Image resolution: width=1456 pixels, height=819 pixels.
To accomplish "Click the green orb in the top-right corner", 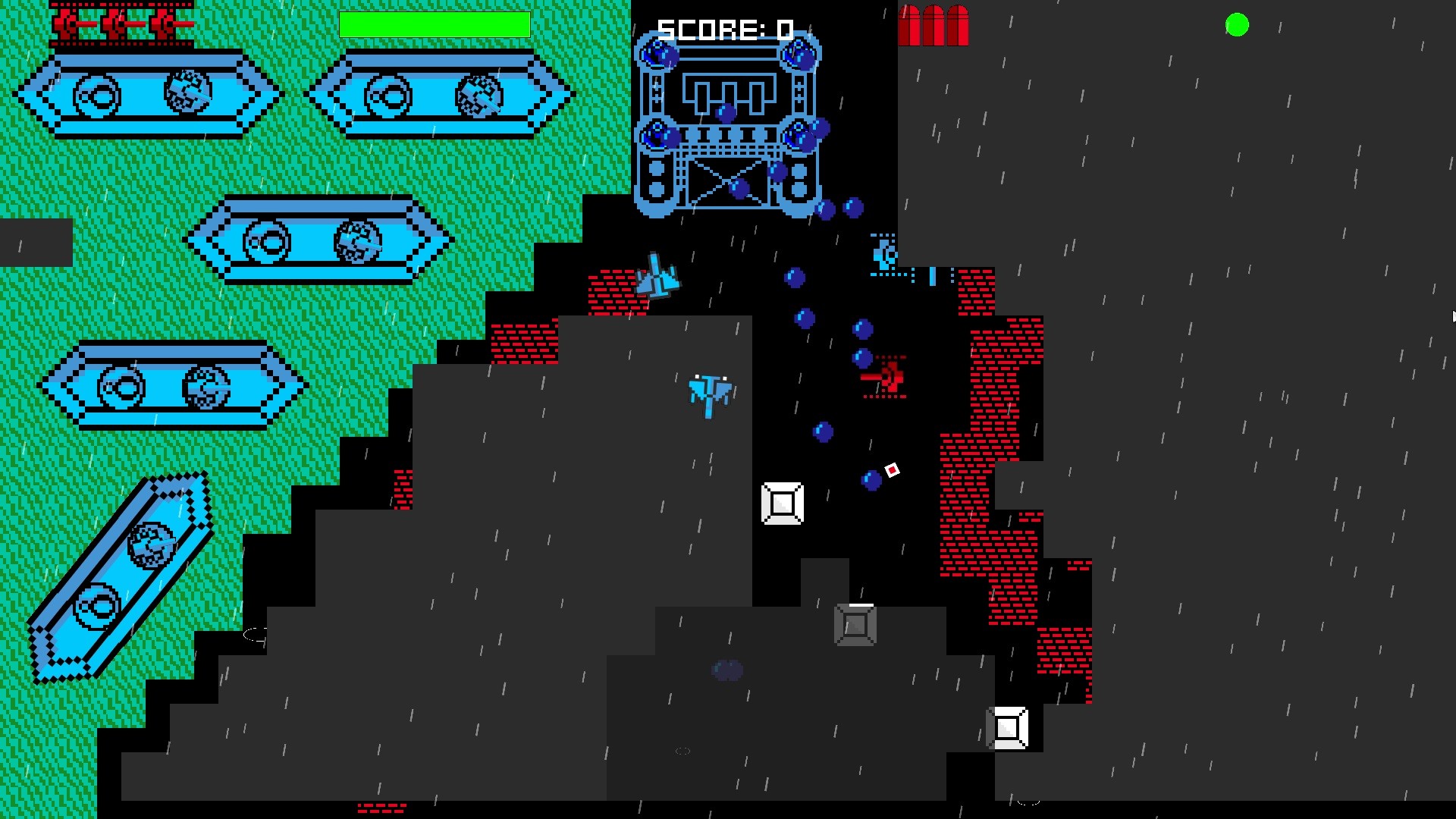I will click(x=1236, y=25).
